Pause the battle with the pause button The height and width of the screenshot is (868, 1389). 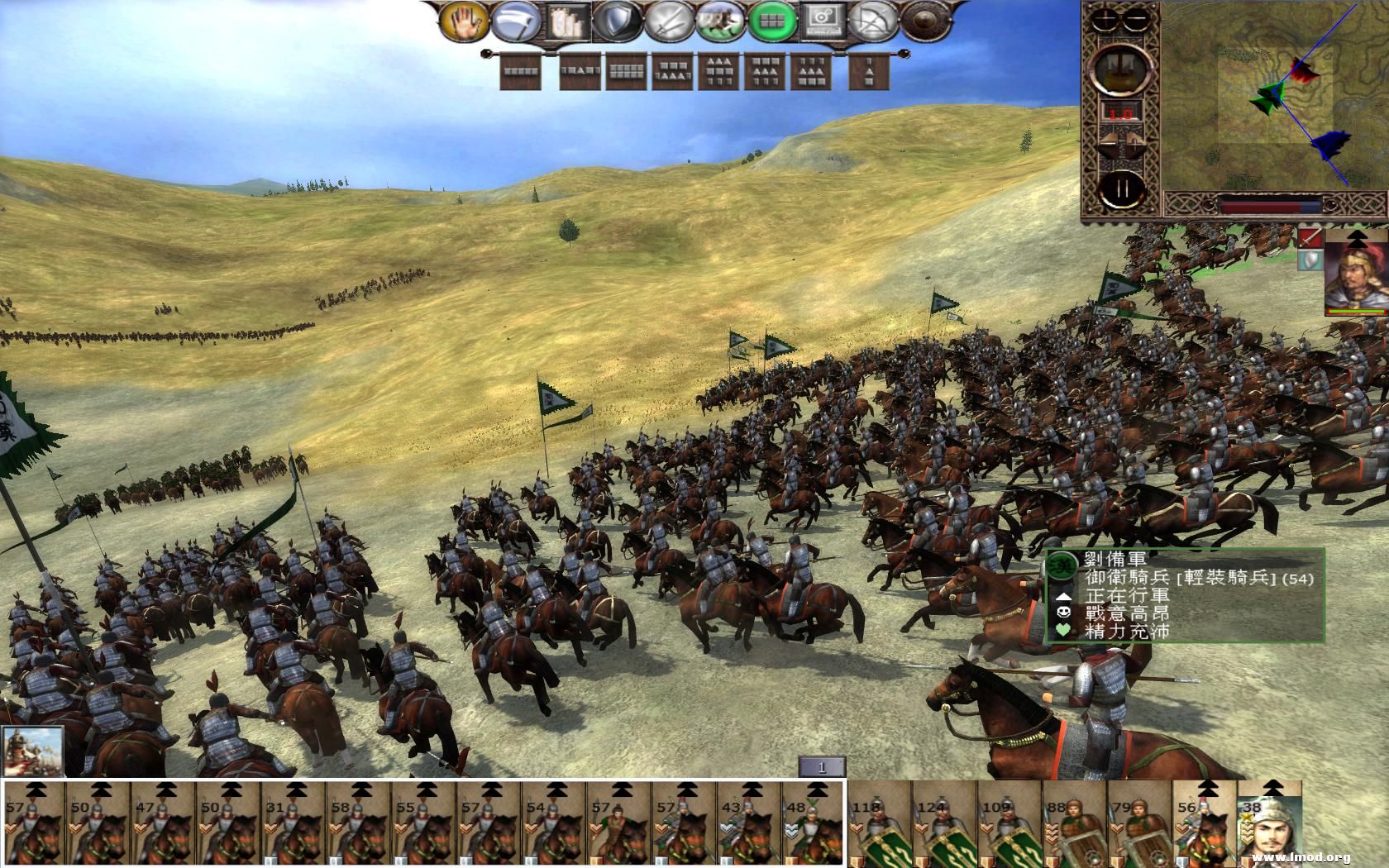tap(1124, 187)
